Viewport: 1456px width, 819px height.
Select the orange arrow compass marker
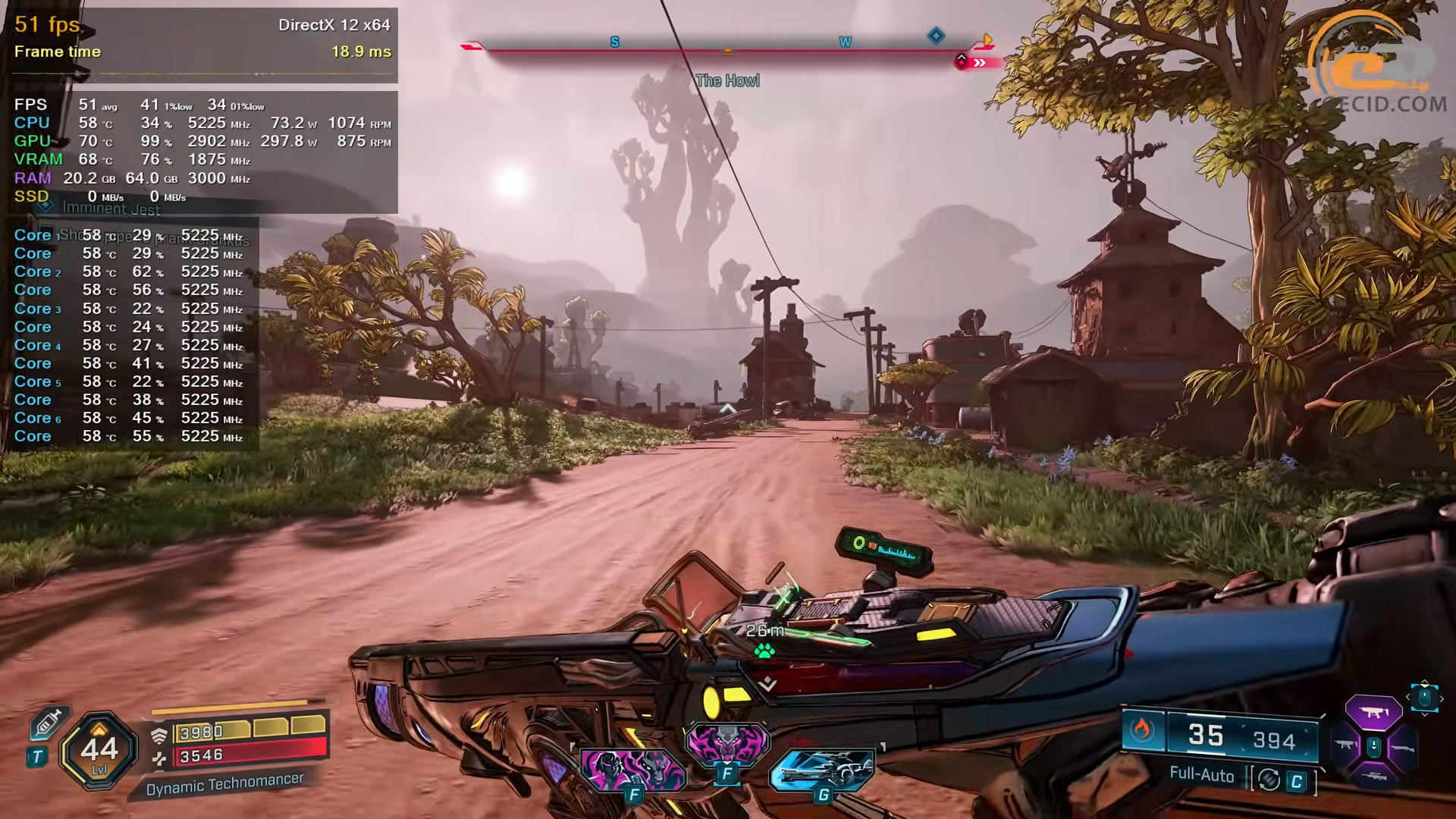[987, 39]
